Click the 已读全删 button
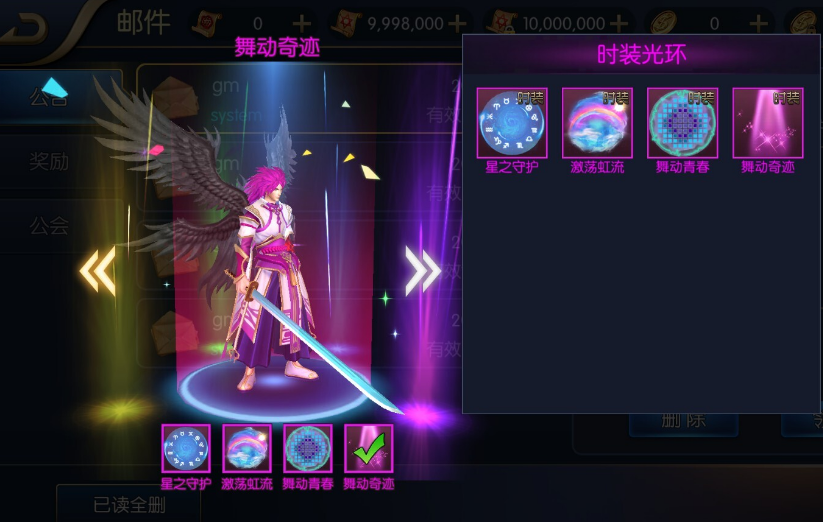 pos(128,504)
